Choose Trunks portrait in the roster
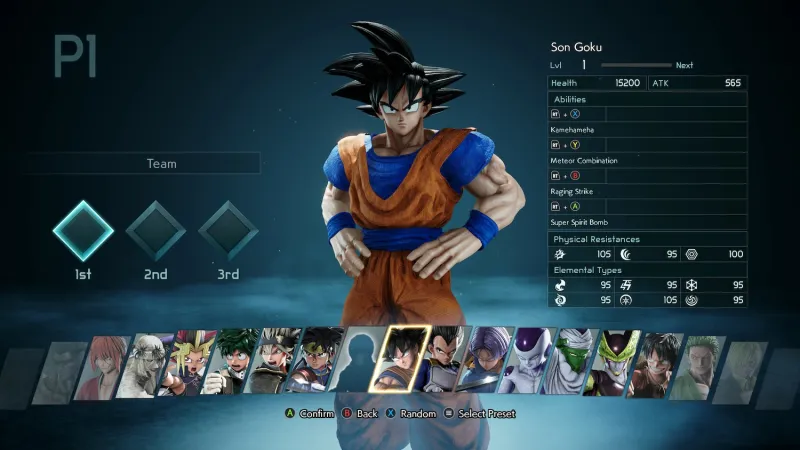Viewport: 800px width, 450px height. (x=484, y=361)
